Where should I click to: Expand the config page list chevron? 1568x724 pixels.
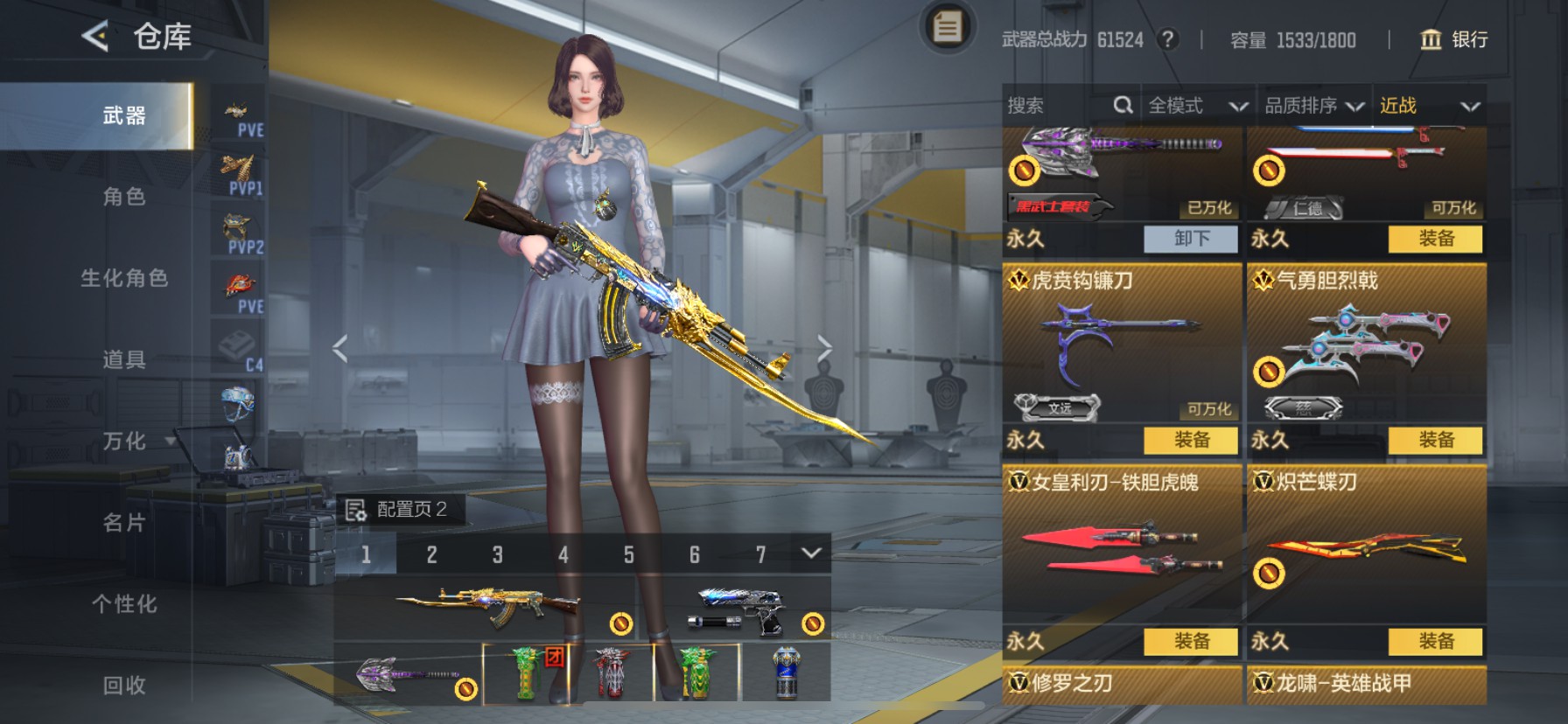(x=810, y=553)
